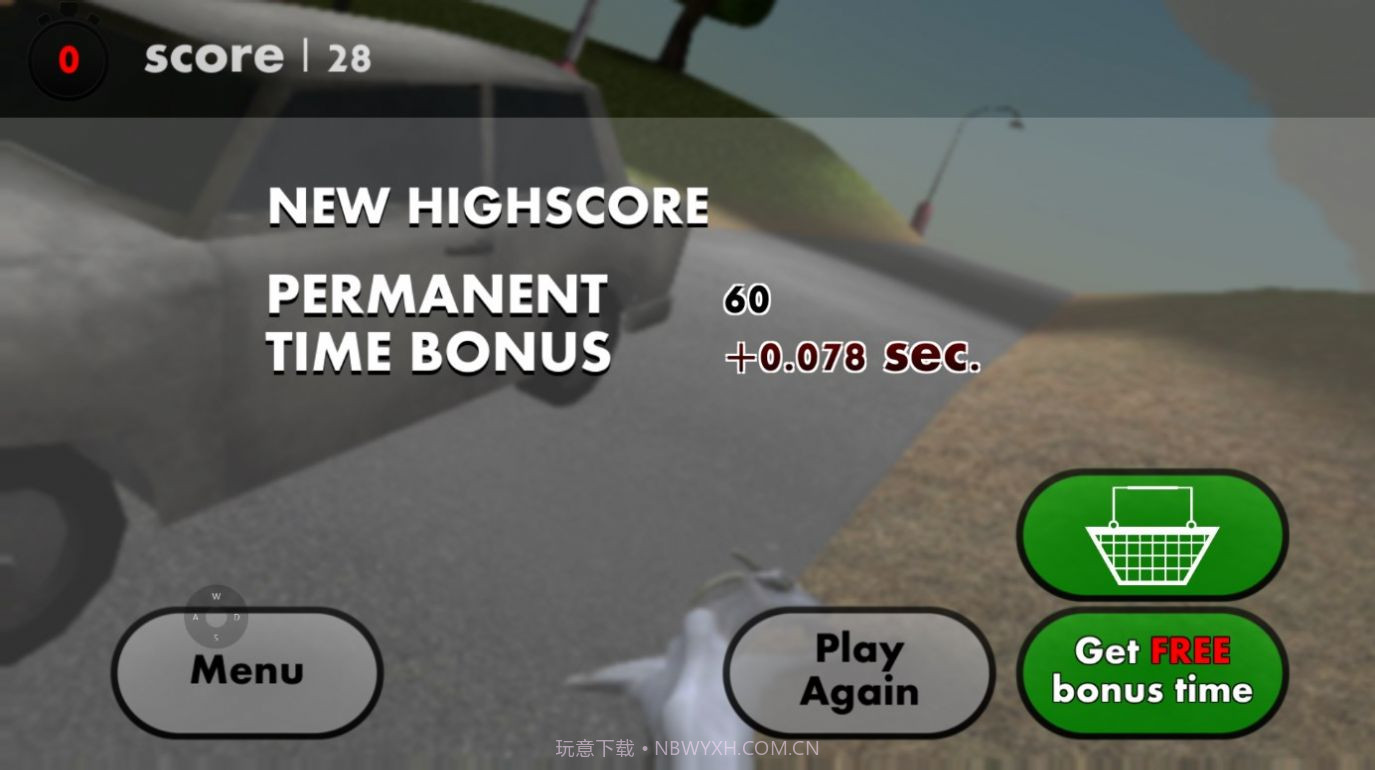The image size is (1375, 770).
Task: Tap Get FREE bonus time
Action: [1152, 672]
